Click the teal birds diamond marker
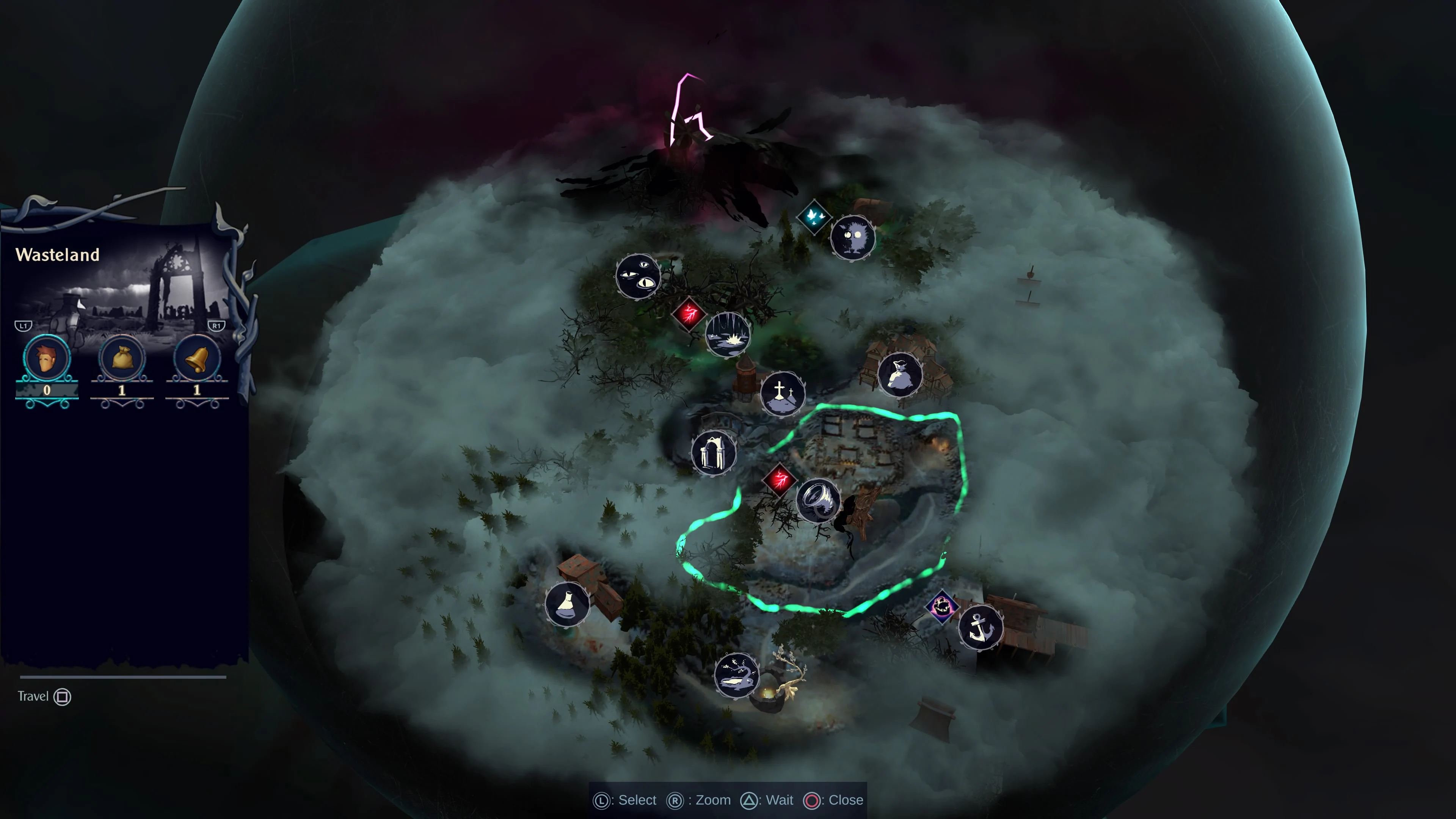 coord(814,218)
